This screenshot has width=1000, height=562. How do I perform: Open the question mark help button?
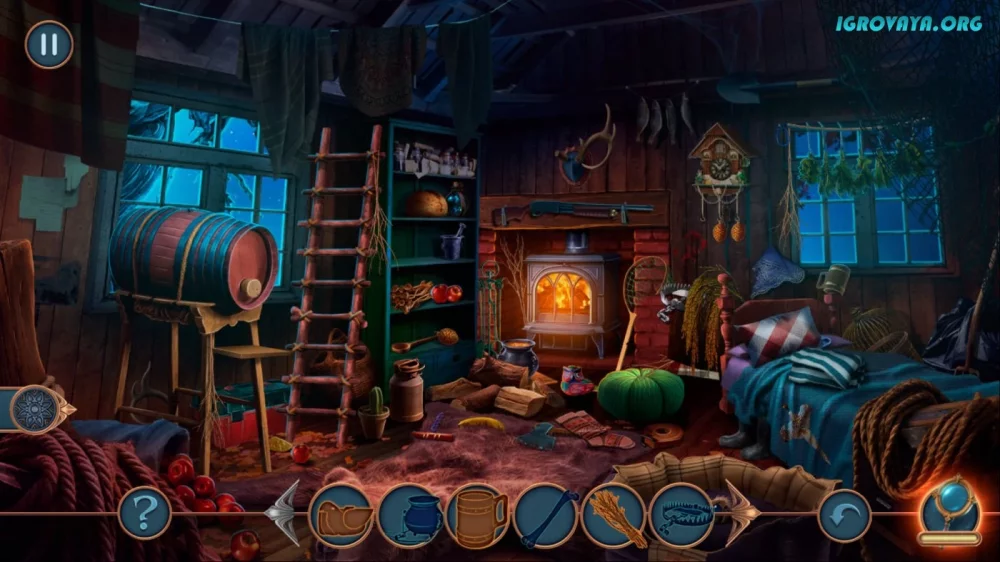click(x=144, y=513)
